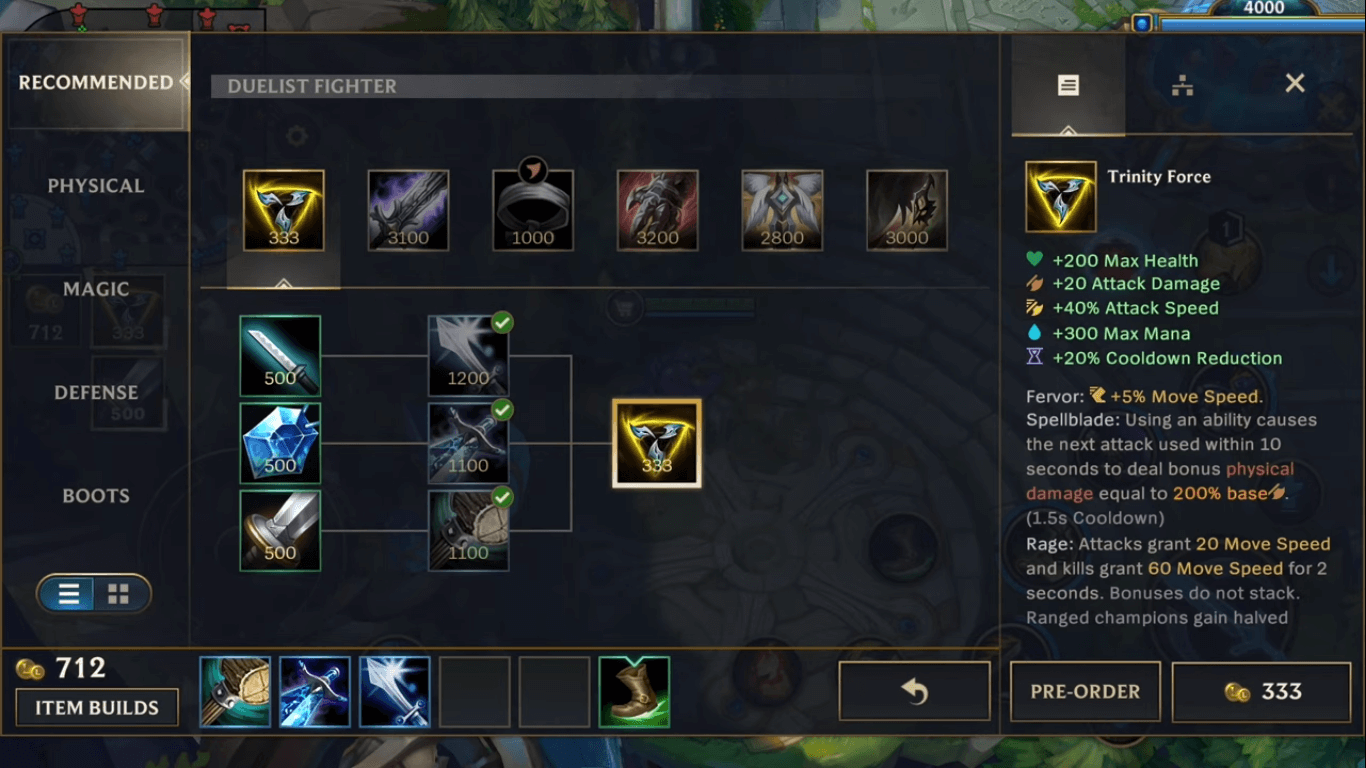Select the Trinity Force icon in the build path

pyautogui.click(x=656, y=441)
